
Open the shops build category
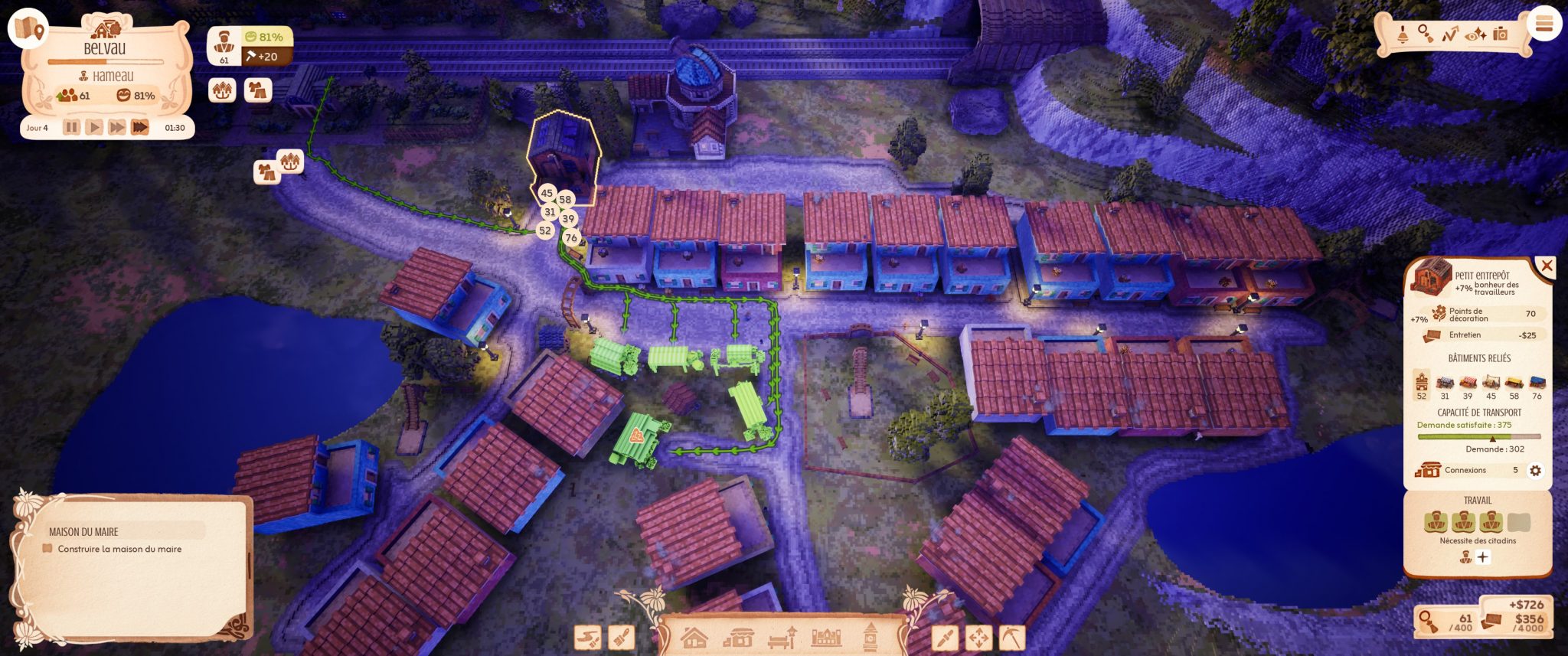738,638
